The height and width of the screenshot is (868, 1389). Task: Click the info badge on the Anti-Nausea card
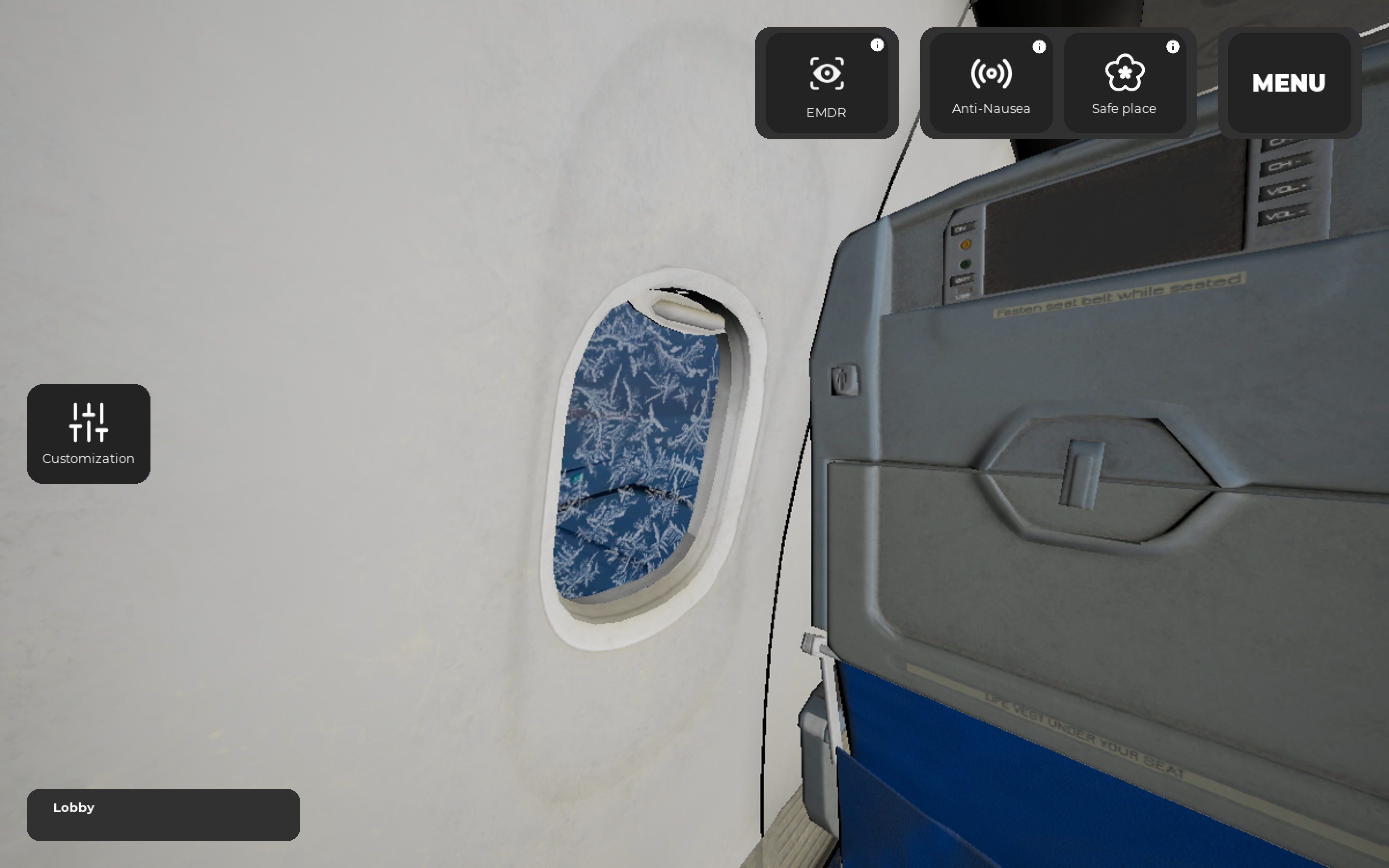(x=1039, y=46)
